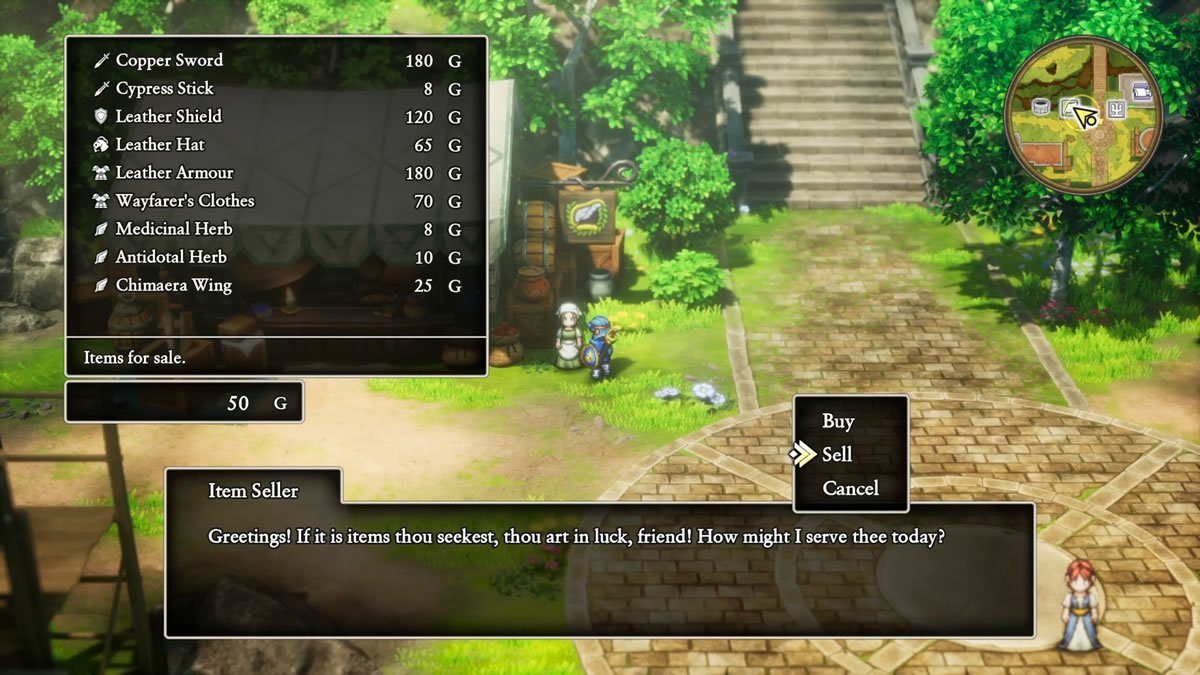
Task: Cancel out of the shop menu
Action: [x=850, y=488]
